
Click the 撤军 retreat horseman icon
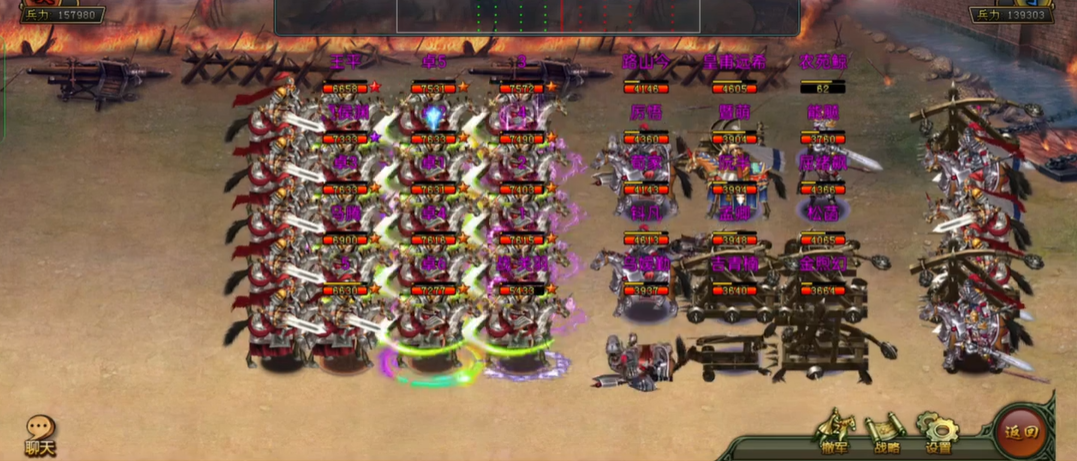pos(836,431)
